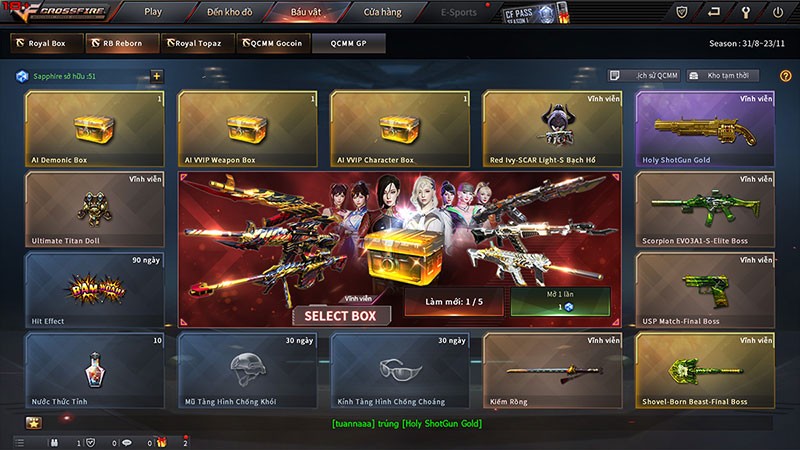
Task: Click the SELECT BOX button
Action: tap(341, 315)
